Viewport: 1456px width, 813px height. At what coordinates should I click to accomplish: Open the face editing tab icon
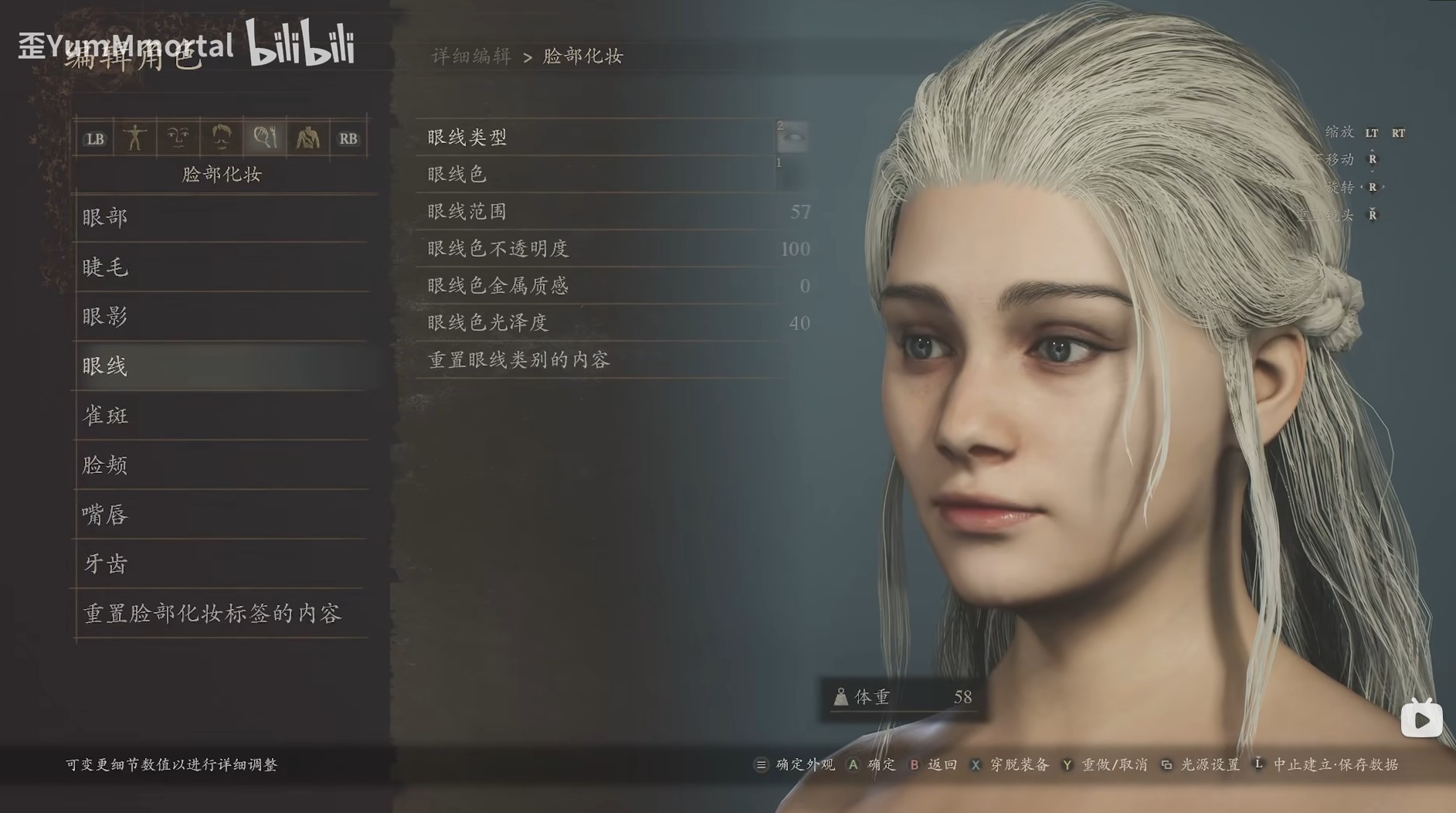coord(178,138)
